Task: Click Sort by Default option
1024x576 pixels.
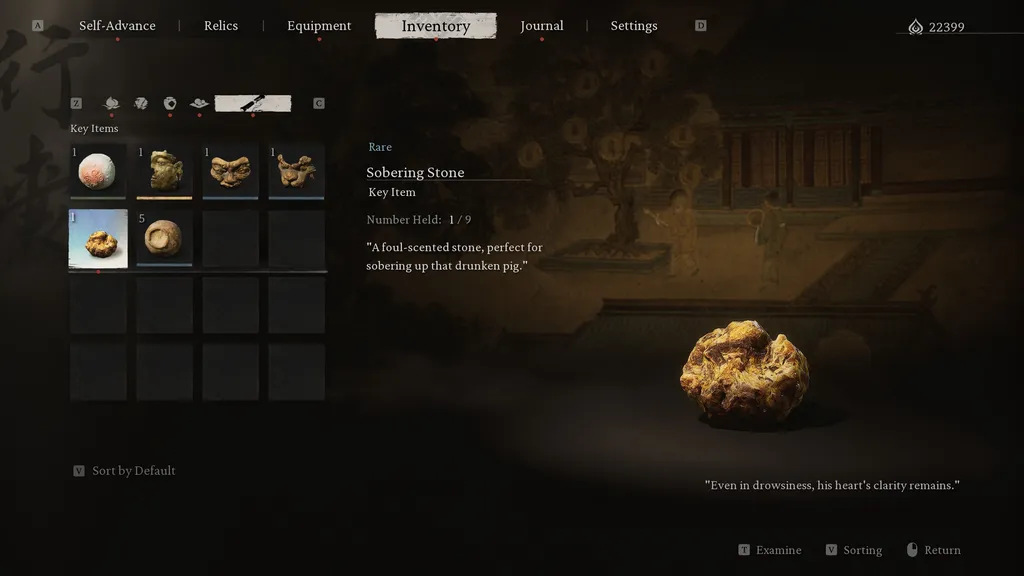Action: [x=133, y=471]
